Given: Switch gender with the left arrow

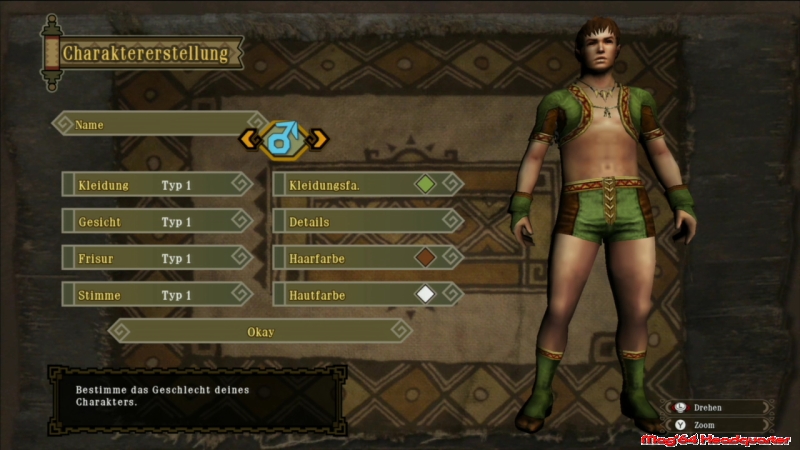Looking at the screenshot, I should tap(248, 139).
